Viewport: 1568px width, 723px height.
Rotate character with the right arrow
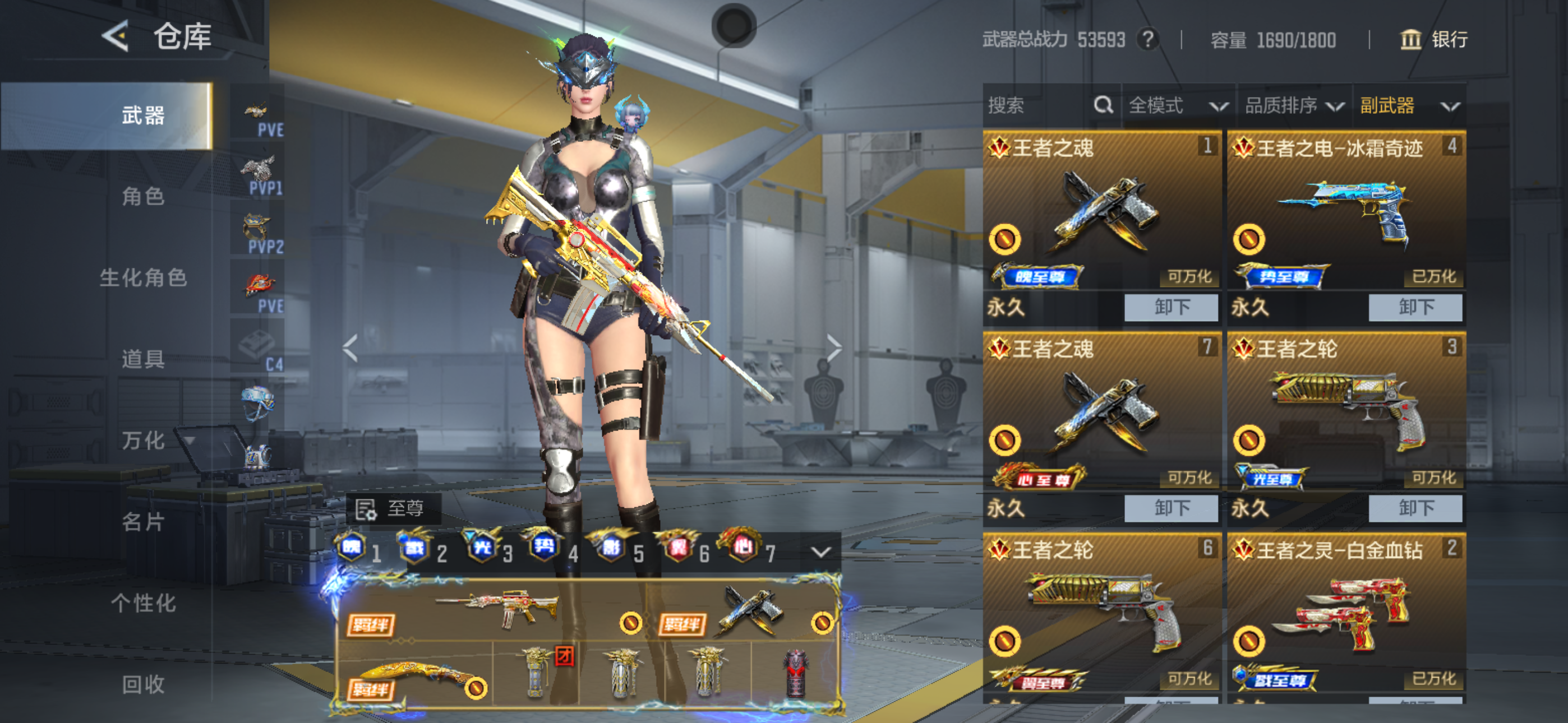[x=834, y=348]
